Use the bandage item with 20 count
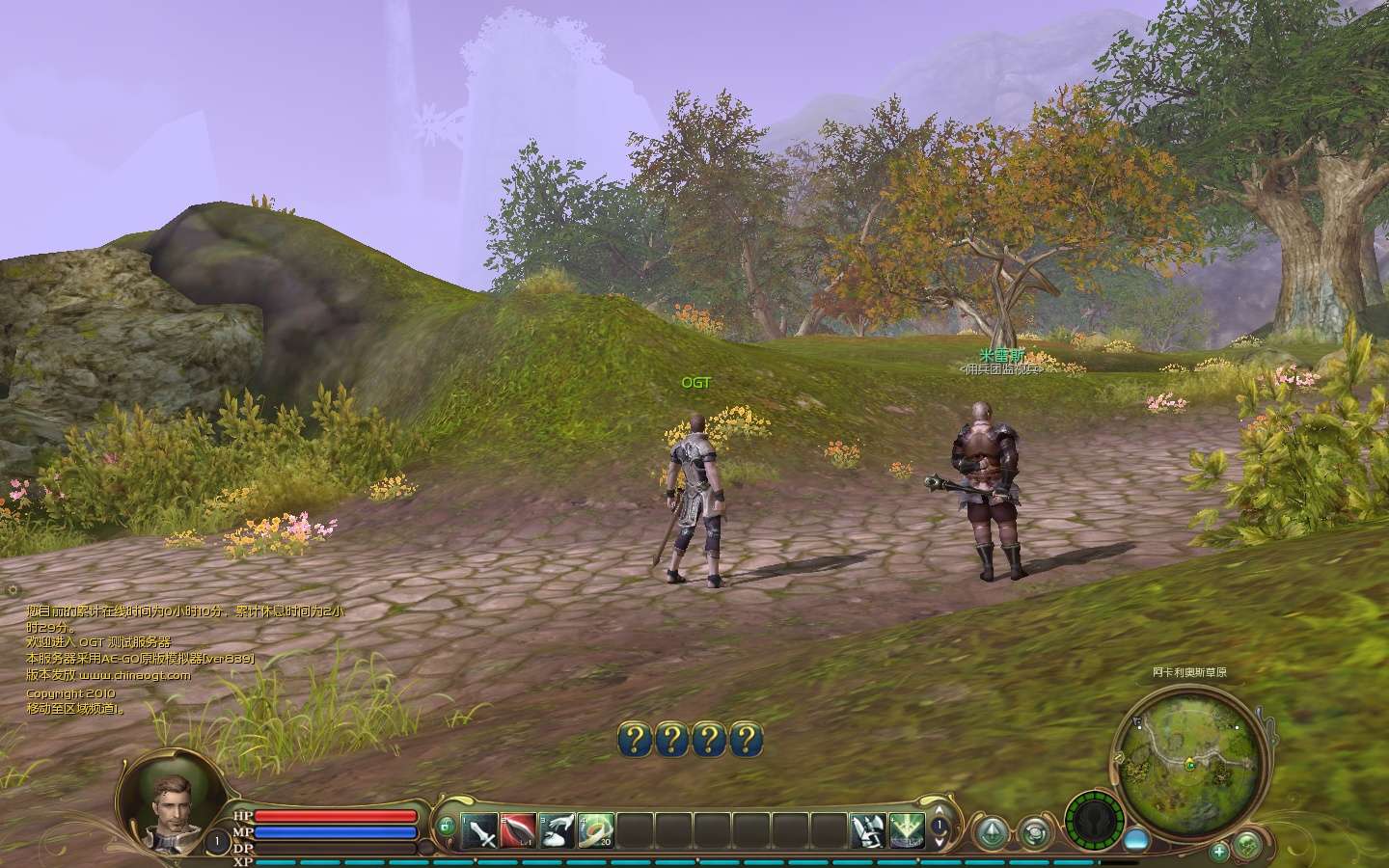The image size is (1389, 868). click(596, 829)
